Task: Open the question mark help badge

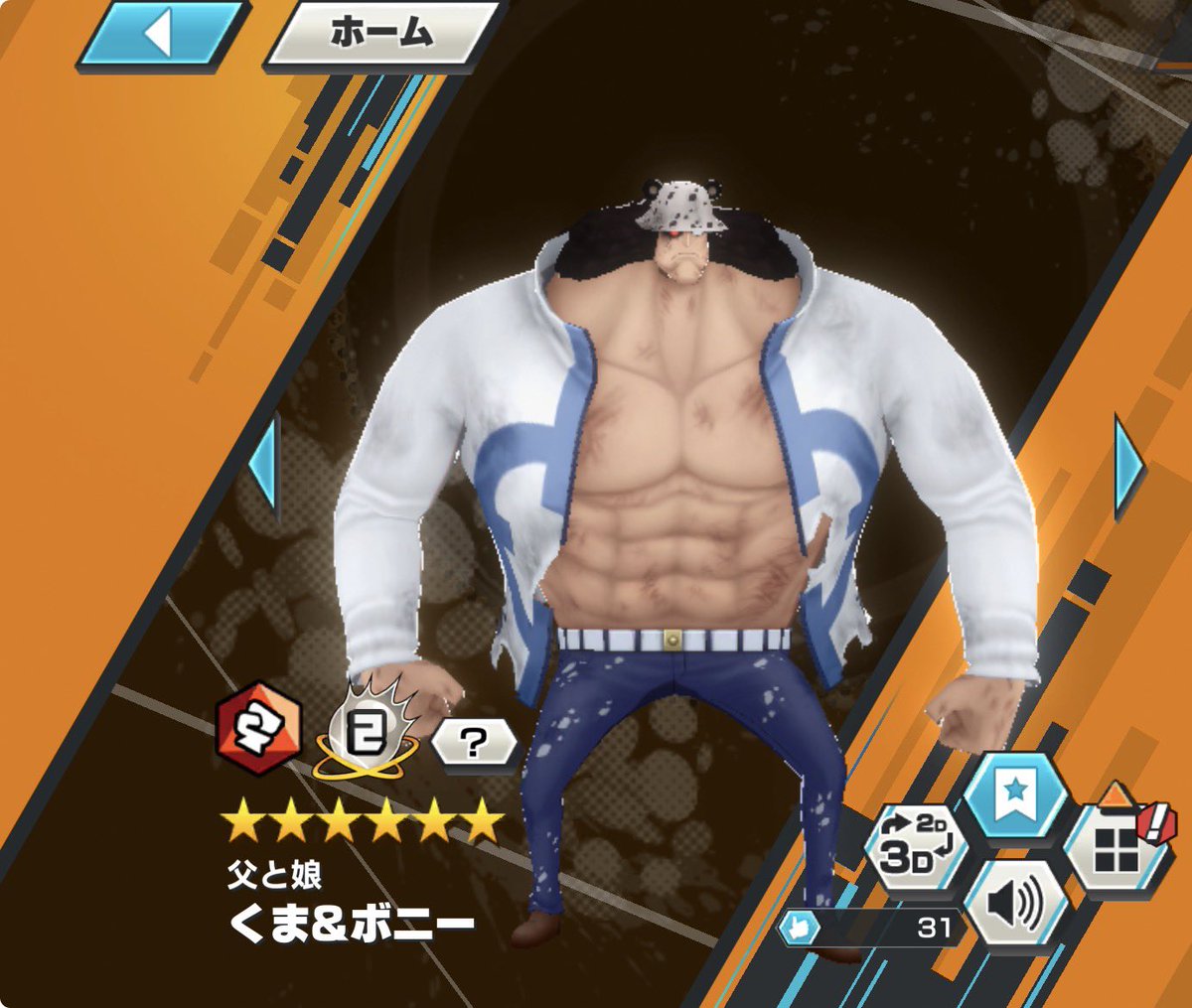Action: coord(474,743)
